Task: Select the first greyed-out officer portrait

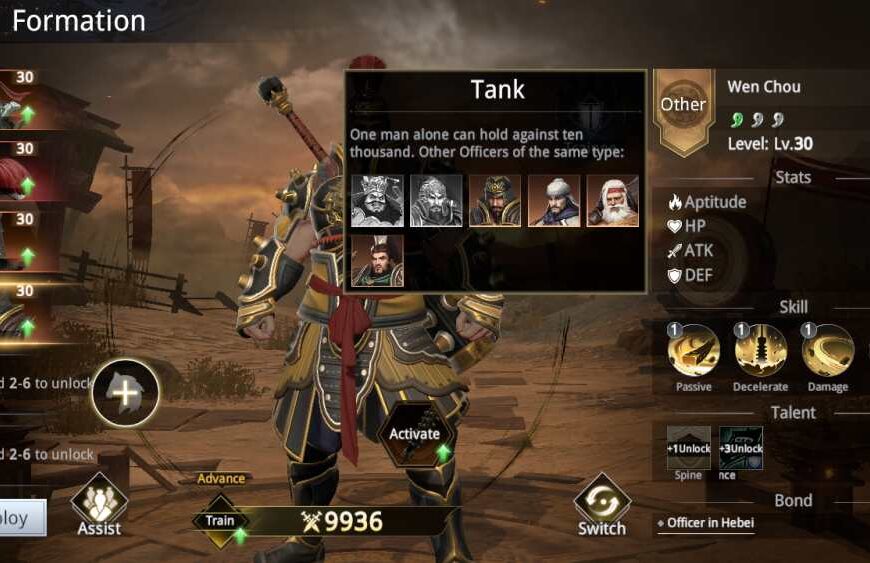Action: 377,201
